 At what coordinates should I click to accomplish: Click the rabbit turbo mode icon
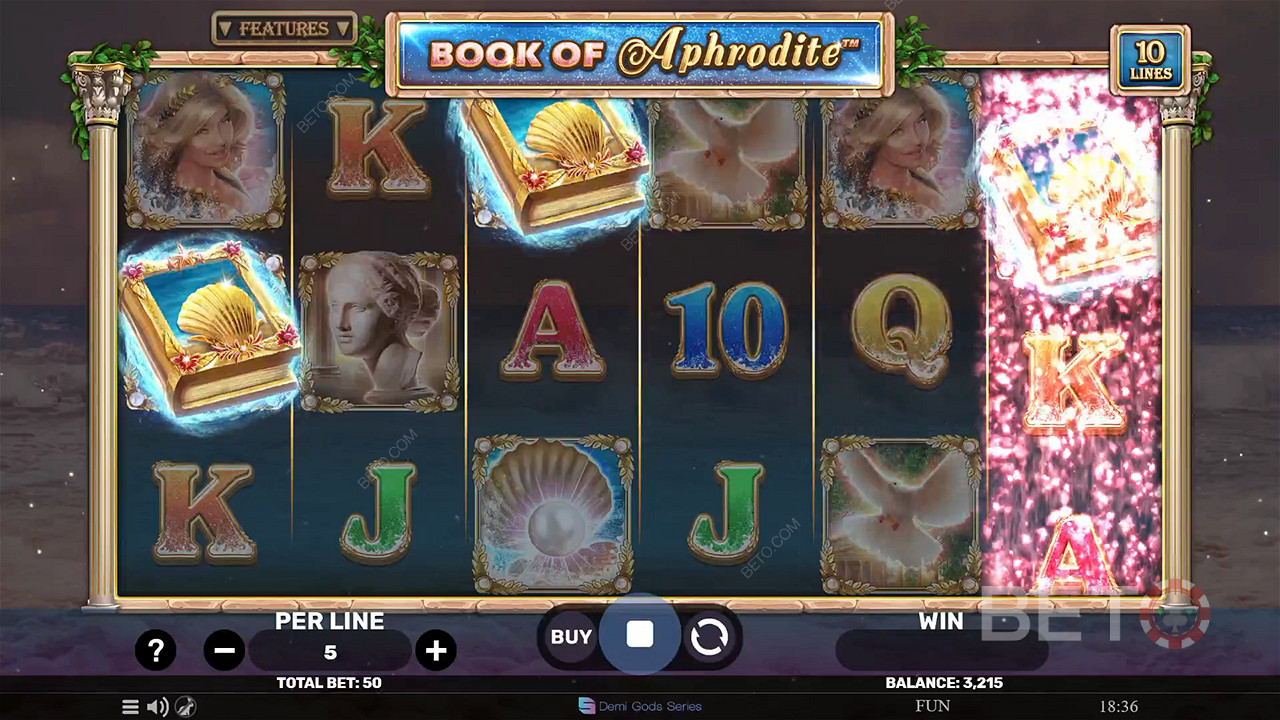click(x=185, y=707)
